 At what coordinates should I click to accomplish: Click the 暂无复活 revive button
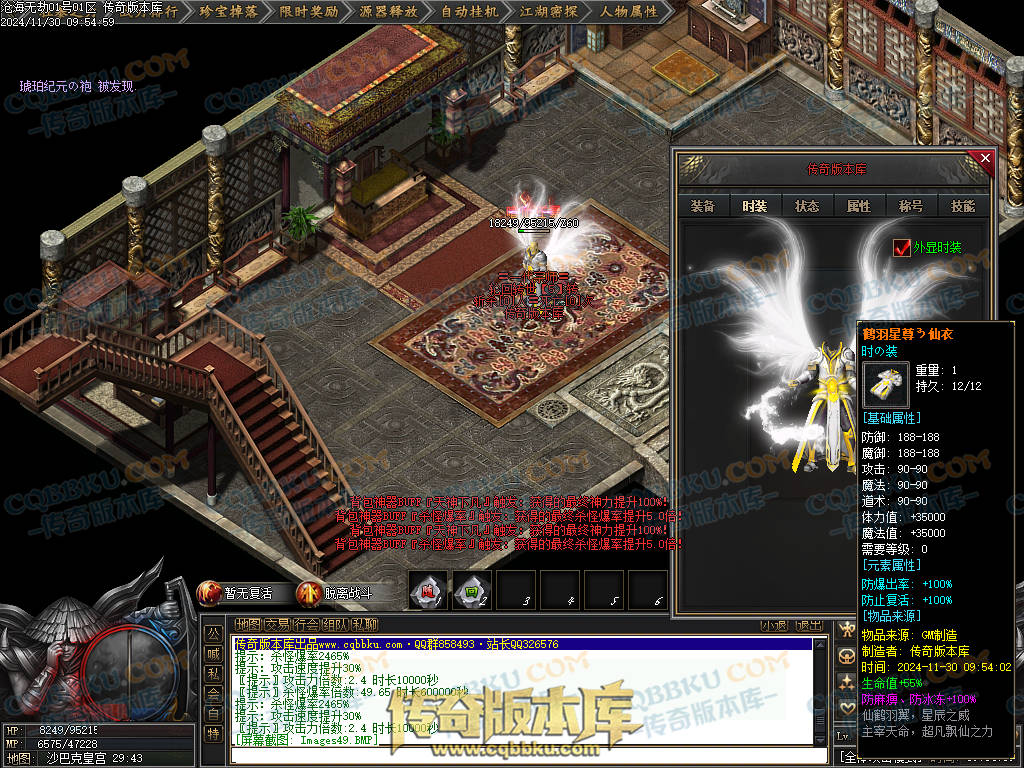pos(238,593)
